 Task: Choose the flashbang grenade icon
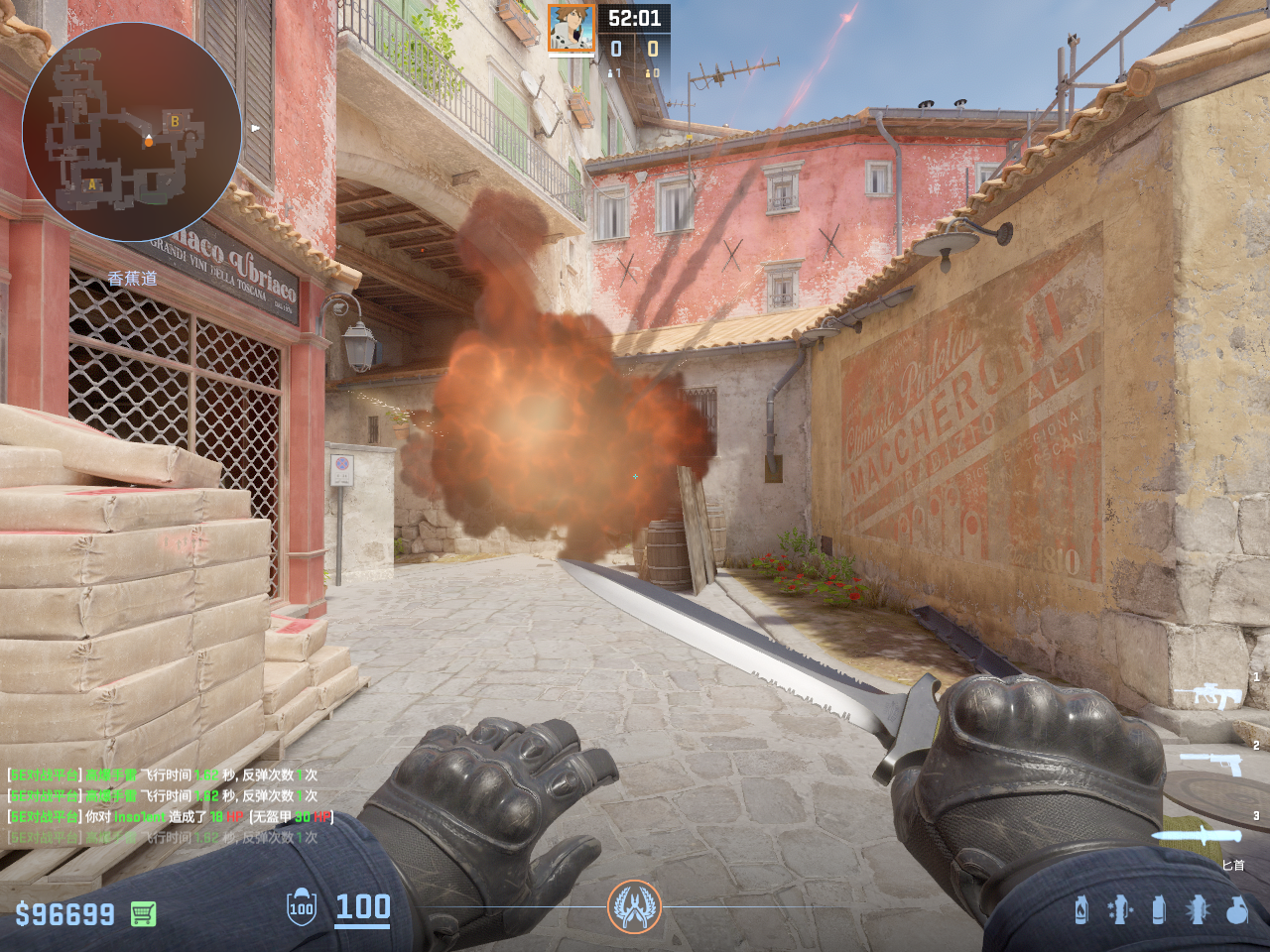tap(1198, 909)
